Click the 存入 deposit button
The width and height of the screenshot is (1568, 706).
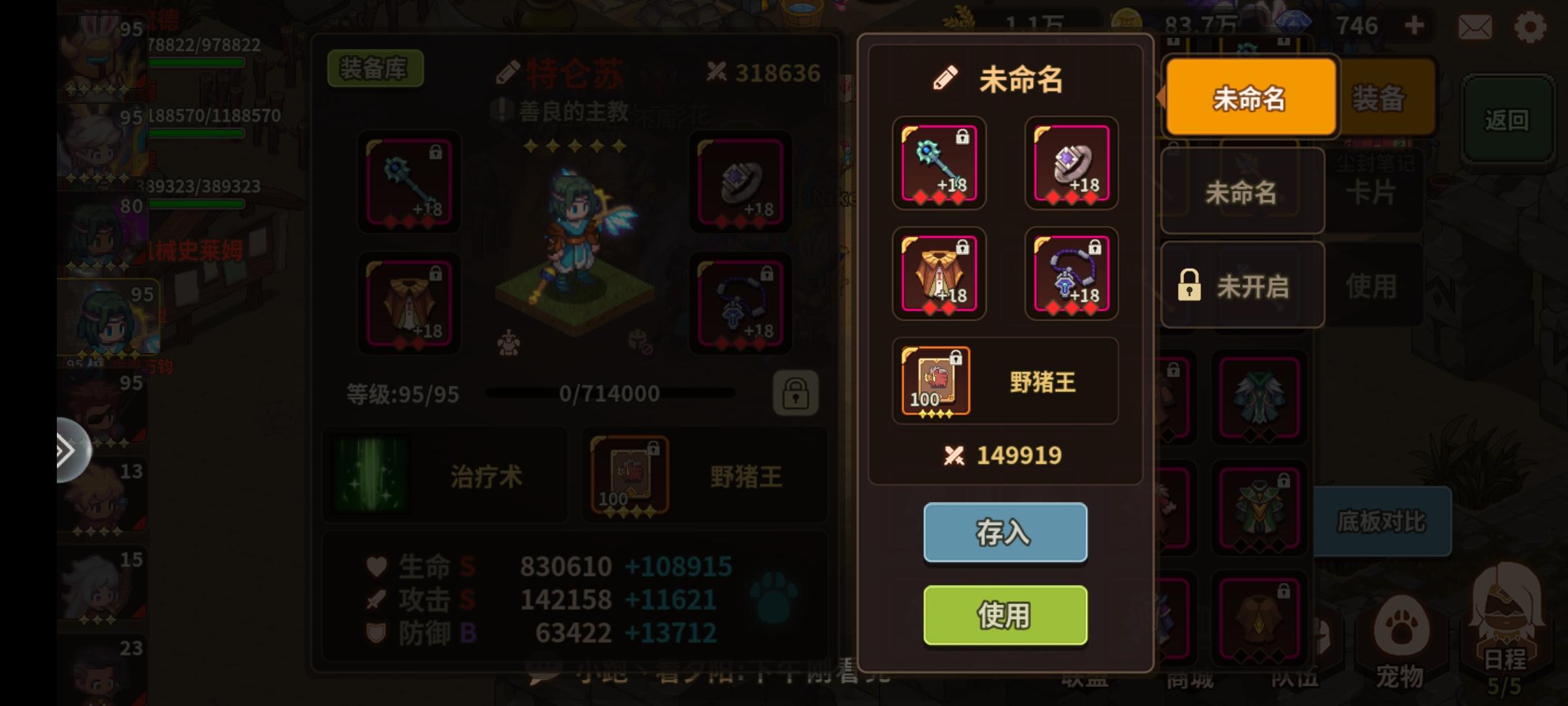tap(1005, 533)
